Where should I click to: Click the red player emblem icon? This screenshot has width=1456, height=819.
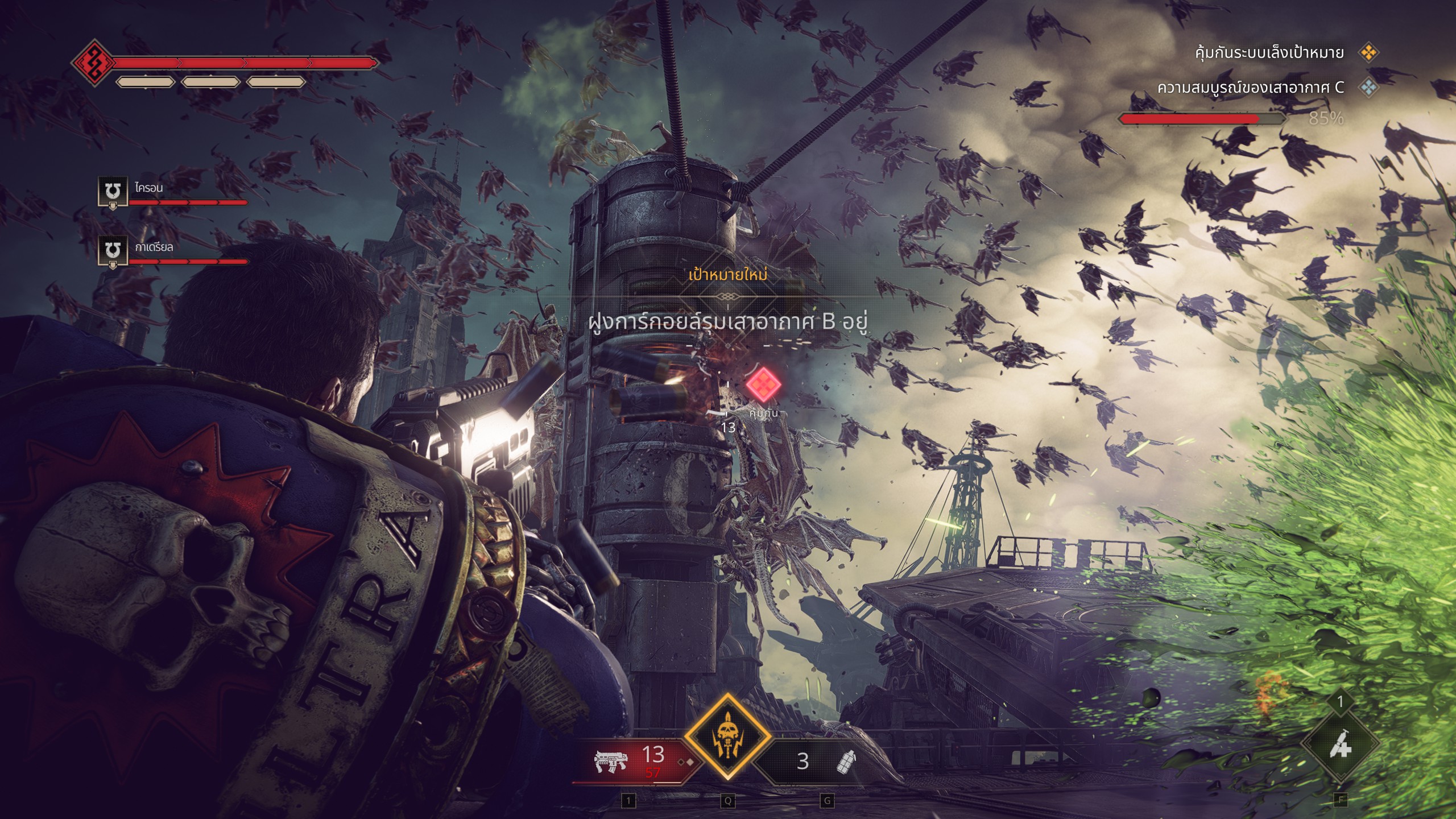[94, 62]
